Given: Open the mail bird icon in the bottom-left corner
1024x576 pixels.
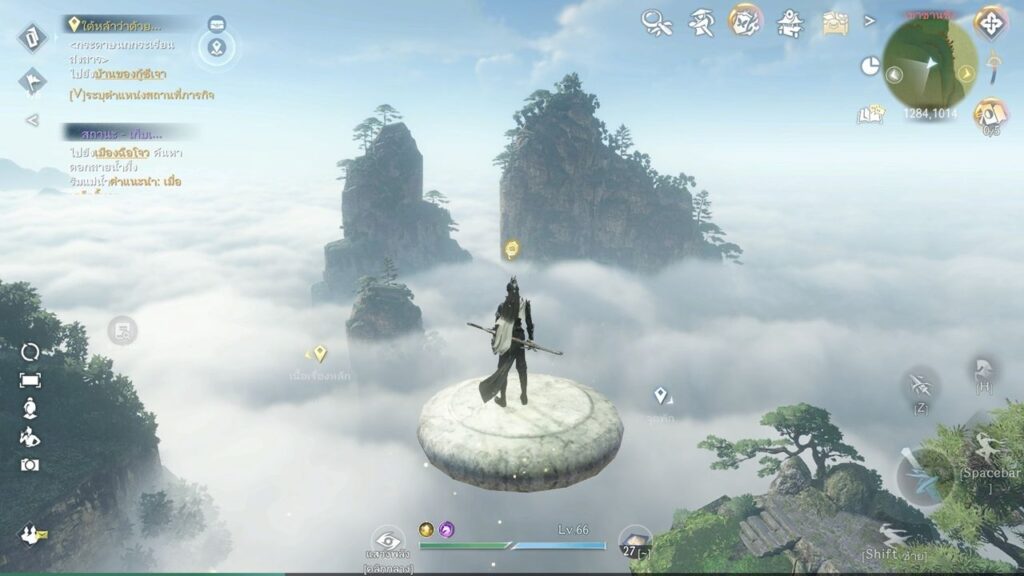Looking at the screenshot, I should pyautogui.click(x=34, y=535).
